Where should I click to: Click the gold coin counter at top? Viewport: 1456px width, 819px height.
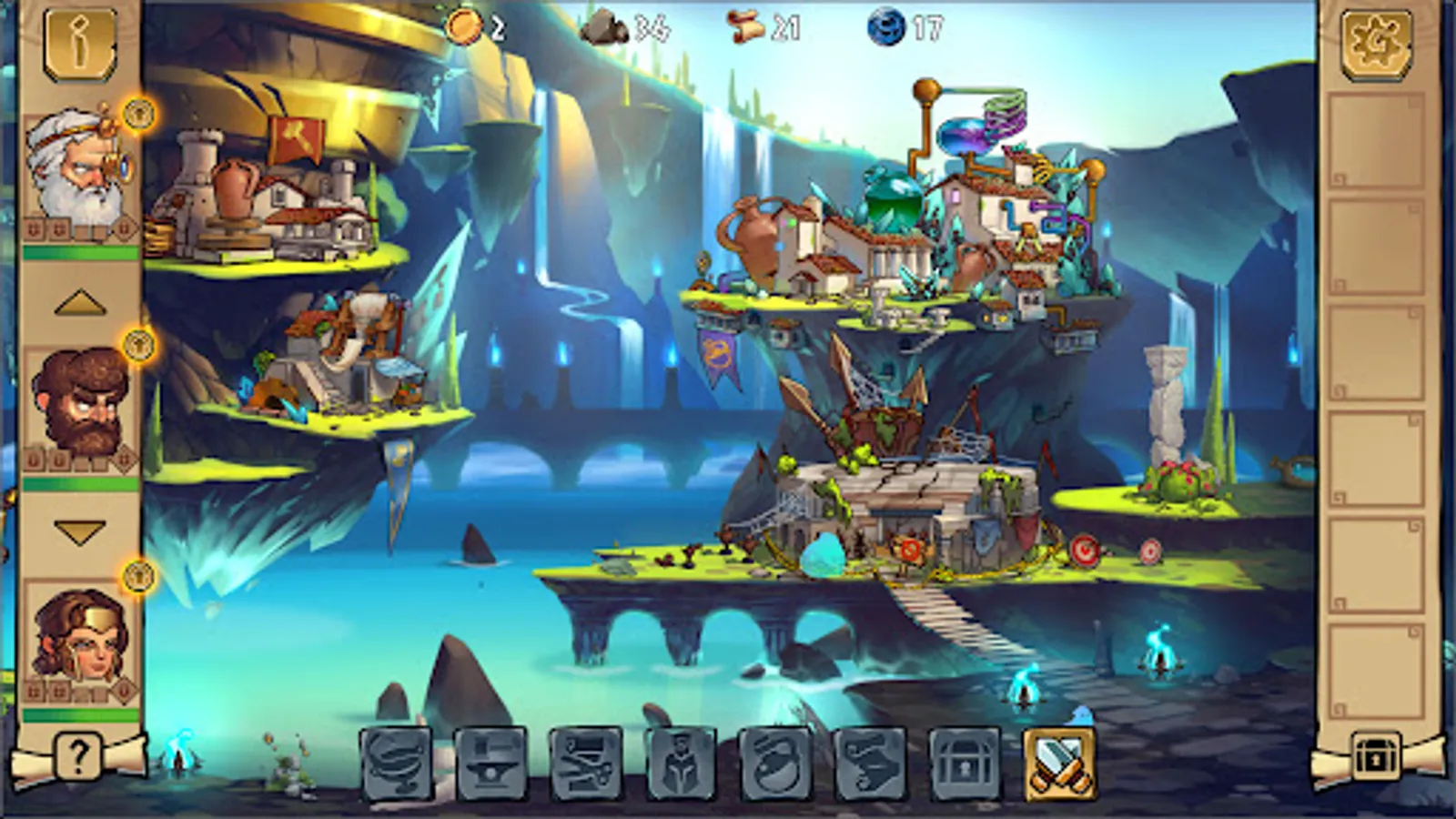[x=473, y=27]
